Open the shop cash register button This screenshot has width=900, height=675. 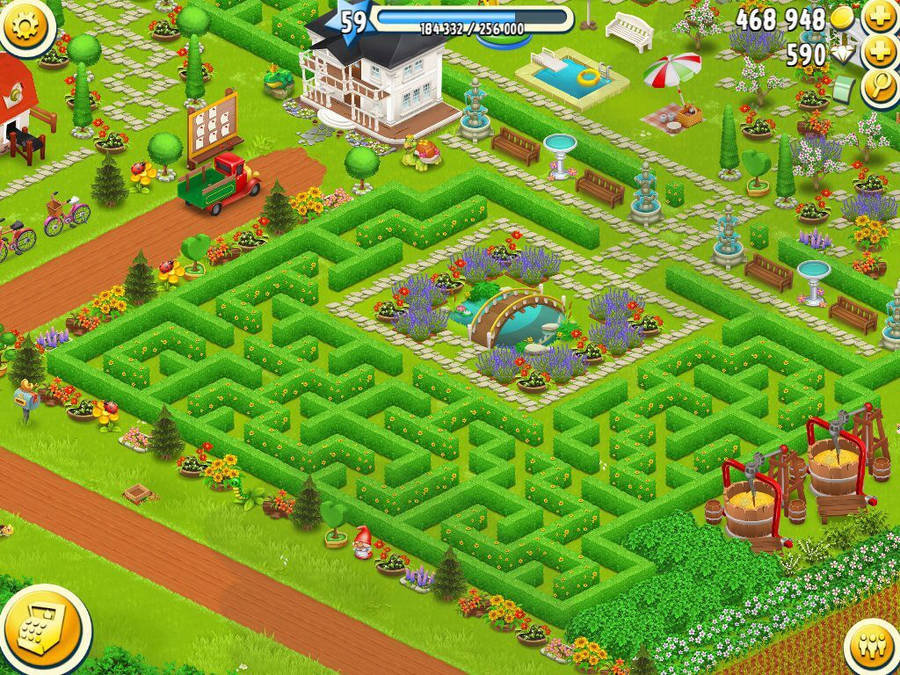point(42,630)
